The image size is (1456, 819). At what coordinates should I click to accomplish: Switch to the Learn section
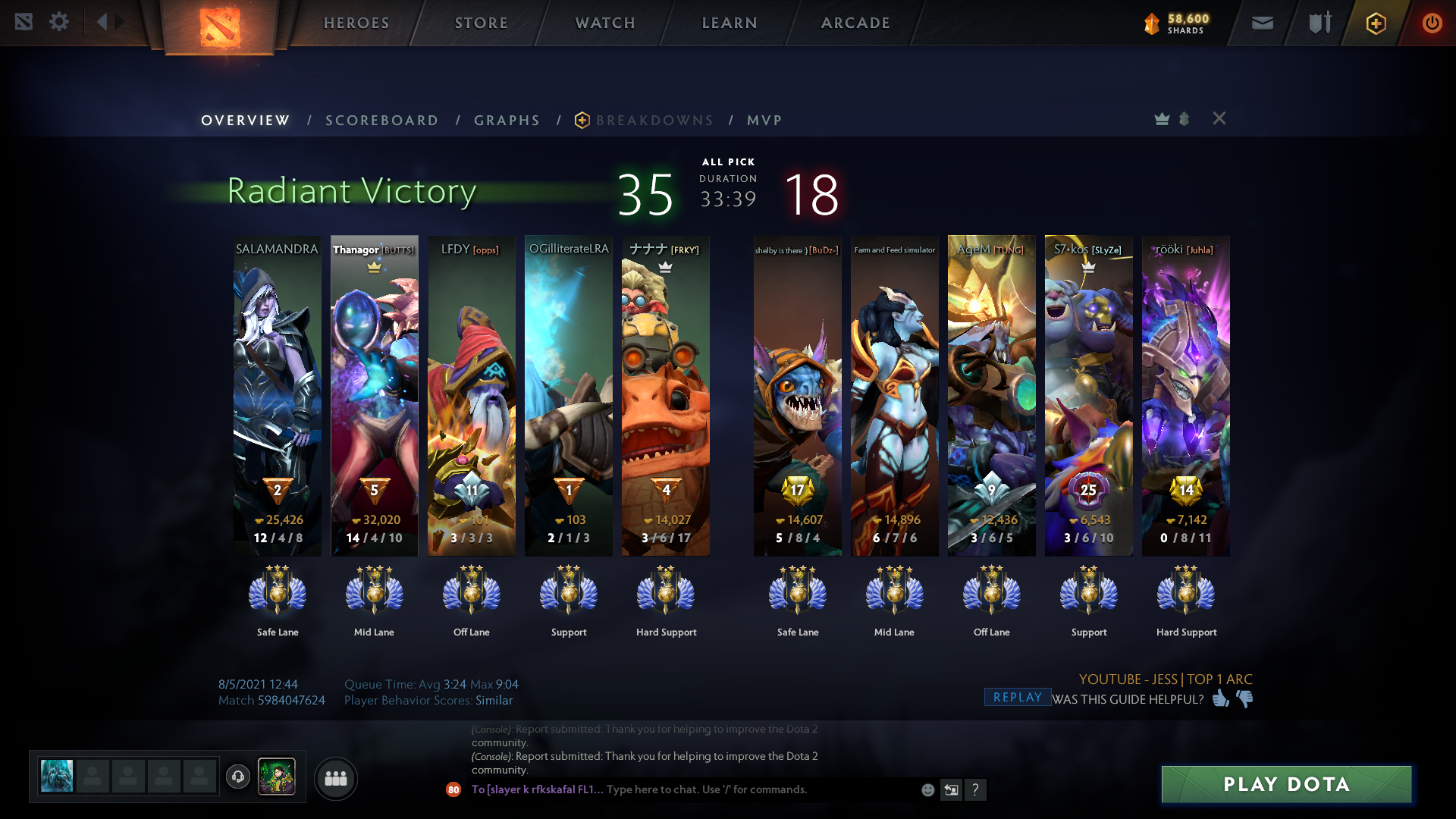[730, 23]
